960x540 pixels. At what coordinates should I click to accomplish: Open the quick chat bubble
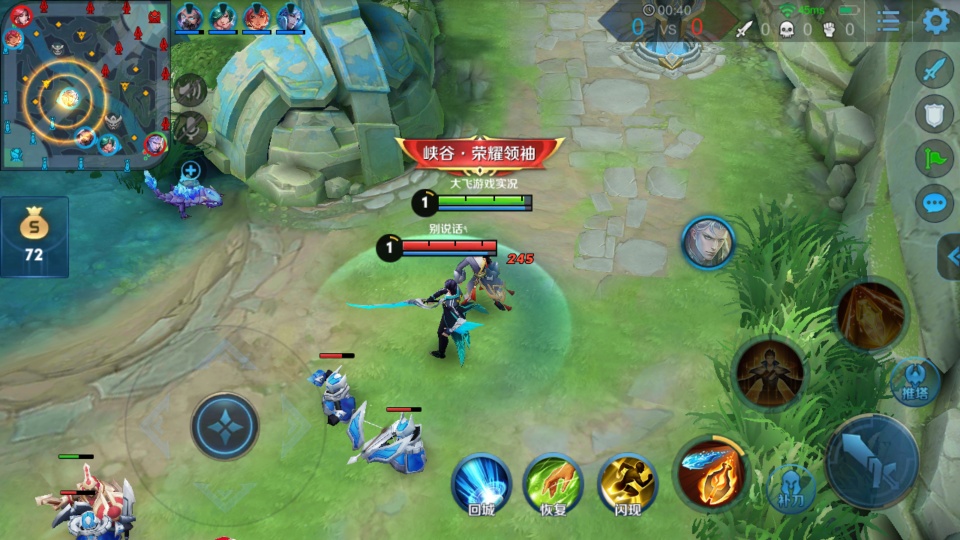tap(934, 204)
